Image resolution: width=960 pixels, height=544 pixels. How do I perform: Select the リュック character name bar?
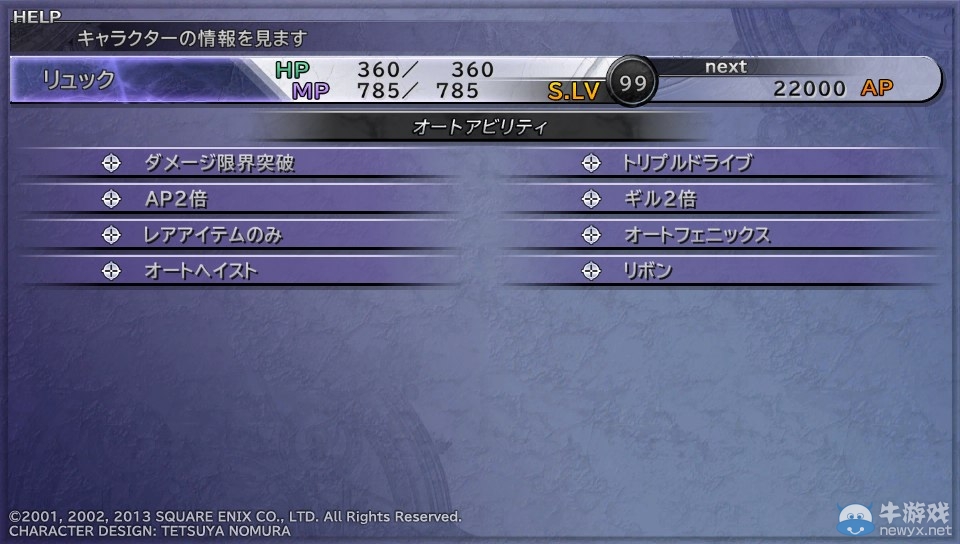coord(80,80)
